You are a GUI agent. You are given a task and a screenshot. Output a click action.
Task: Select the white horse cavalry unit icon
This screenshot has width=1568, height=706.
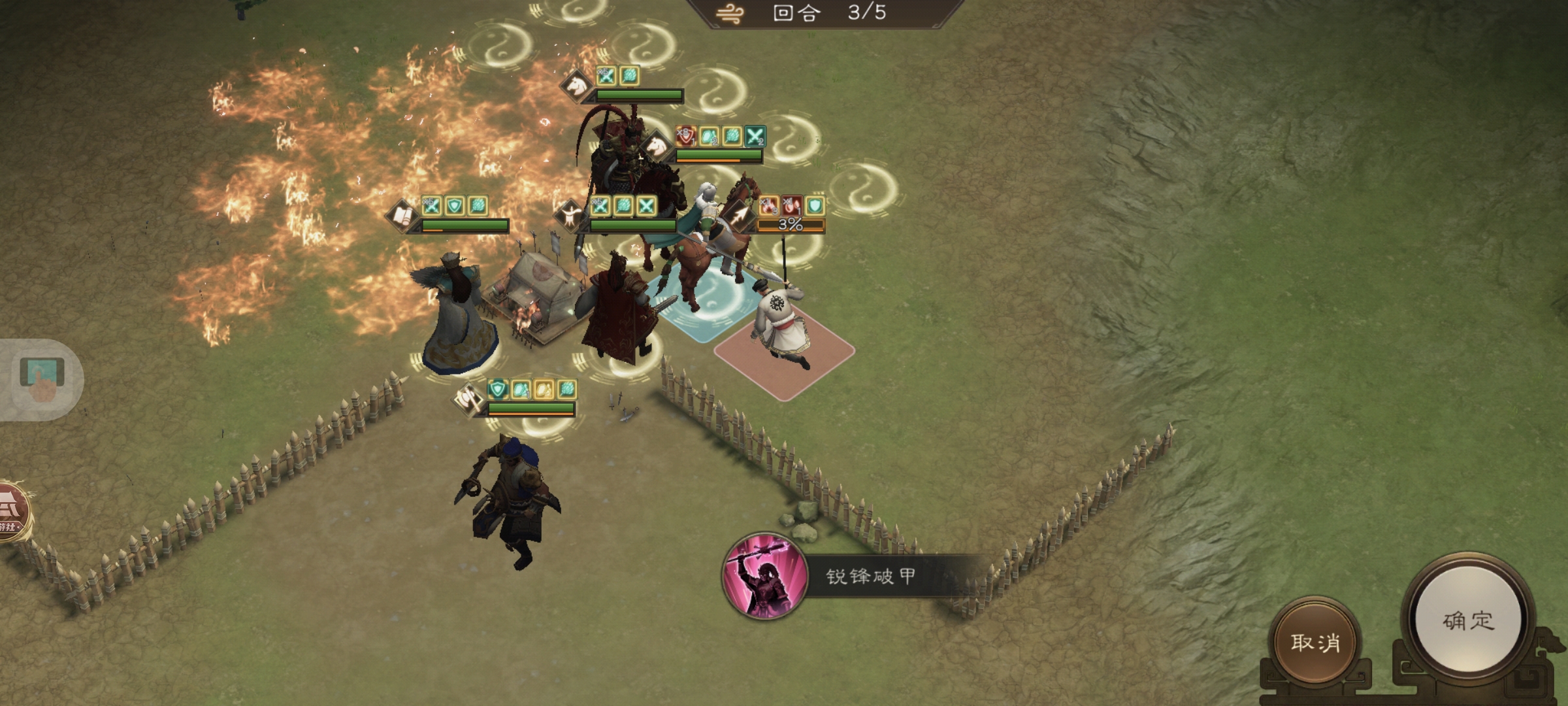(657, 145)
